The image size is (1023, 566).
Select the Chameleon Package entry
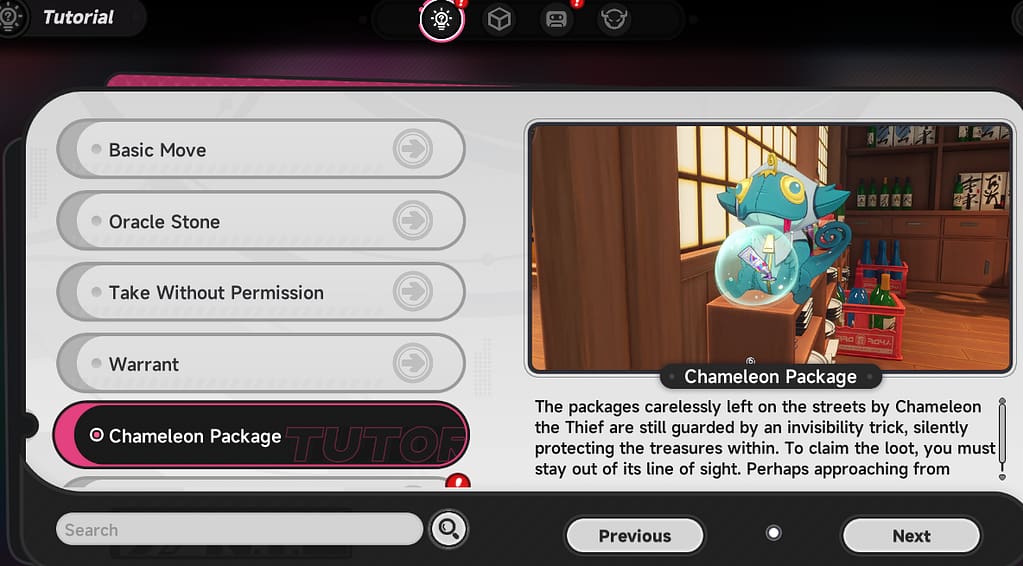point(260,436)
